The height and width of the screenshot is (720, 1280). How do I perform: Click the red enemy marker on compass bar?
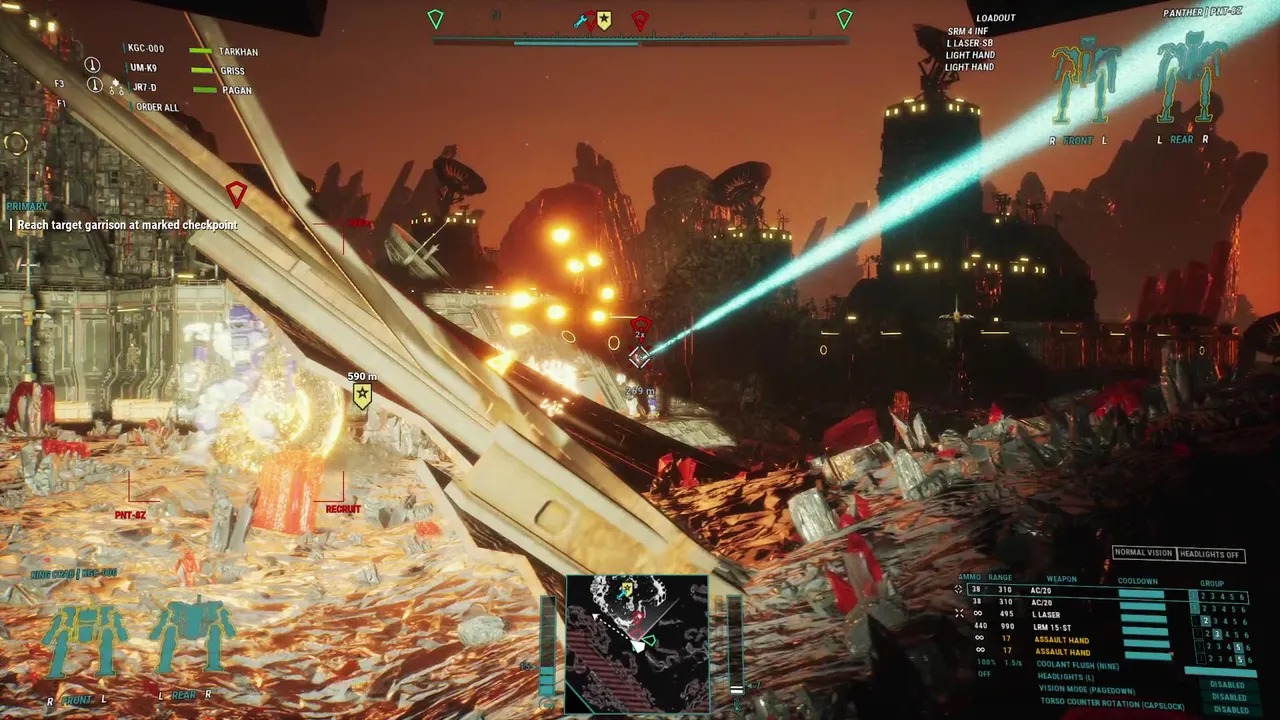(x=640, y=20)
